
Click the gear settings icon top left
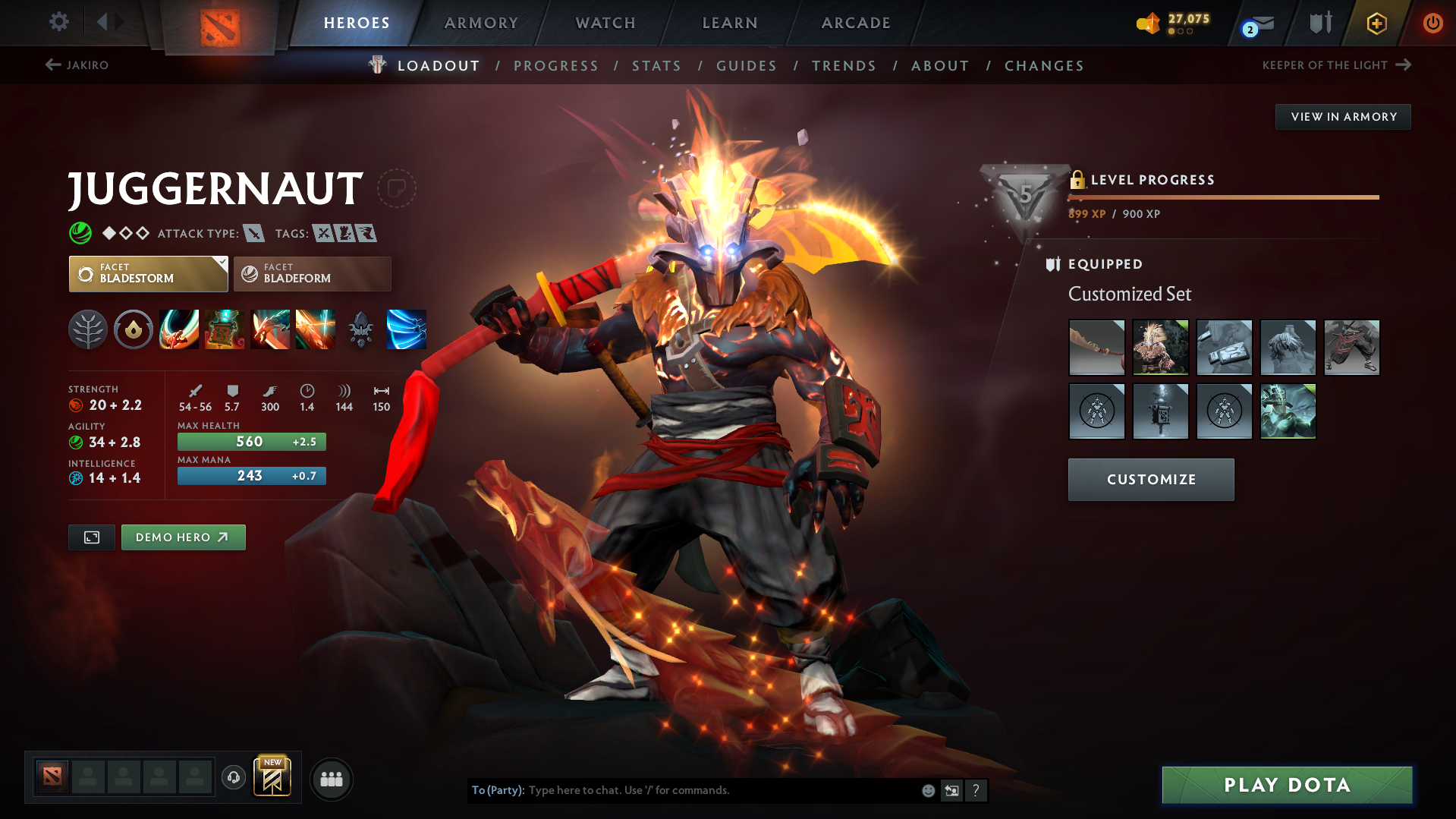(58, 22)
